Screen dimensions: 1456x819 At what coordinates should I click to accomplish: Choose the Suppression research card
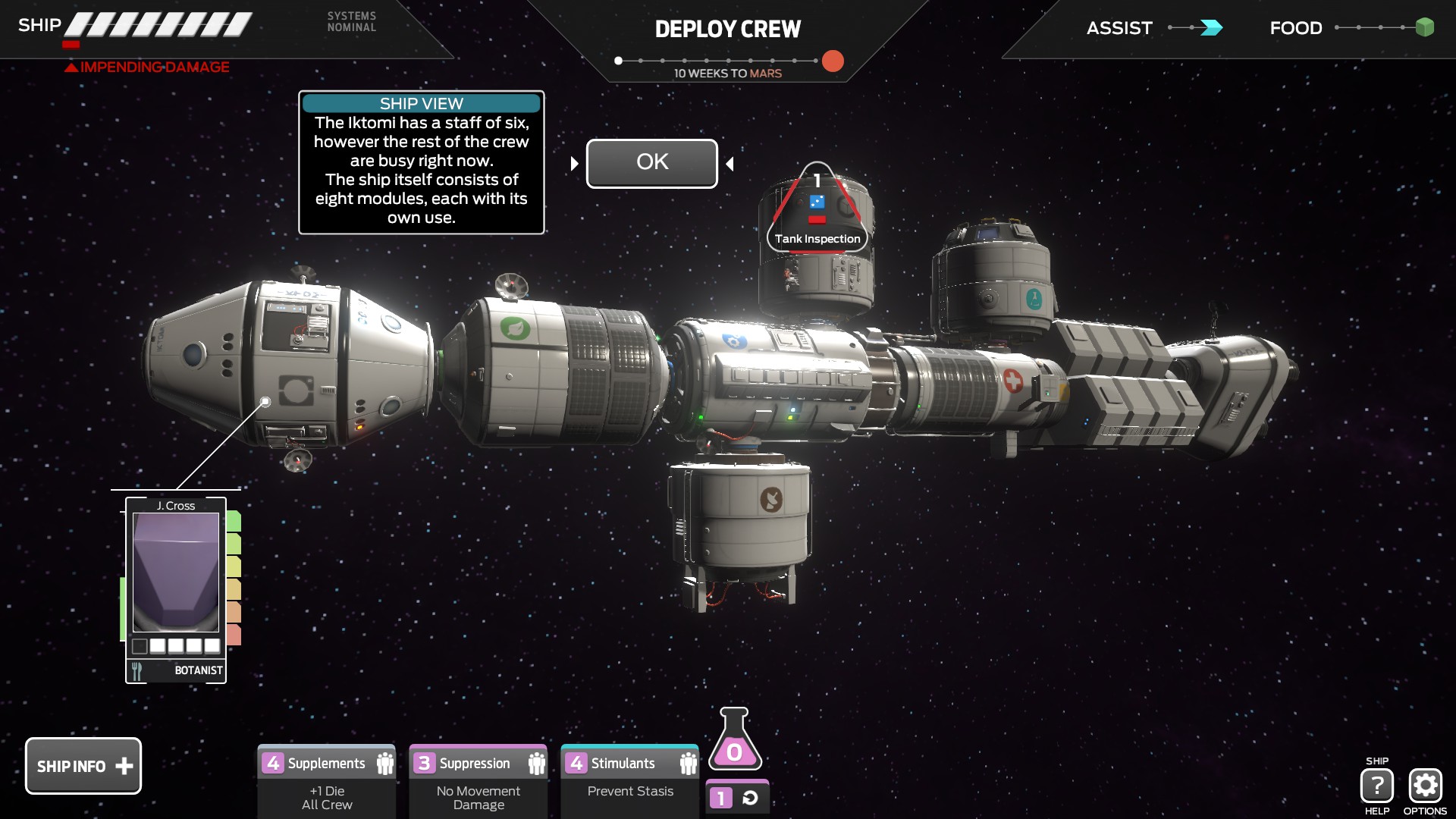[x=479, y=781]
